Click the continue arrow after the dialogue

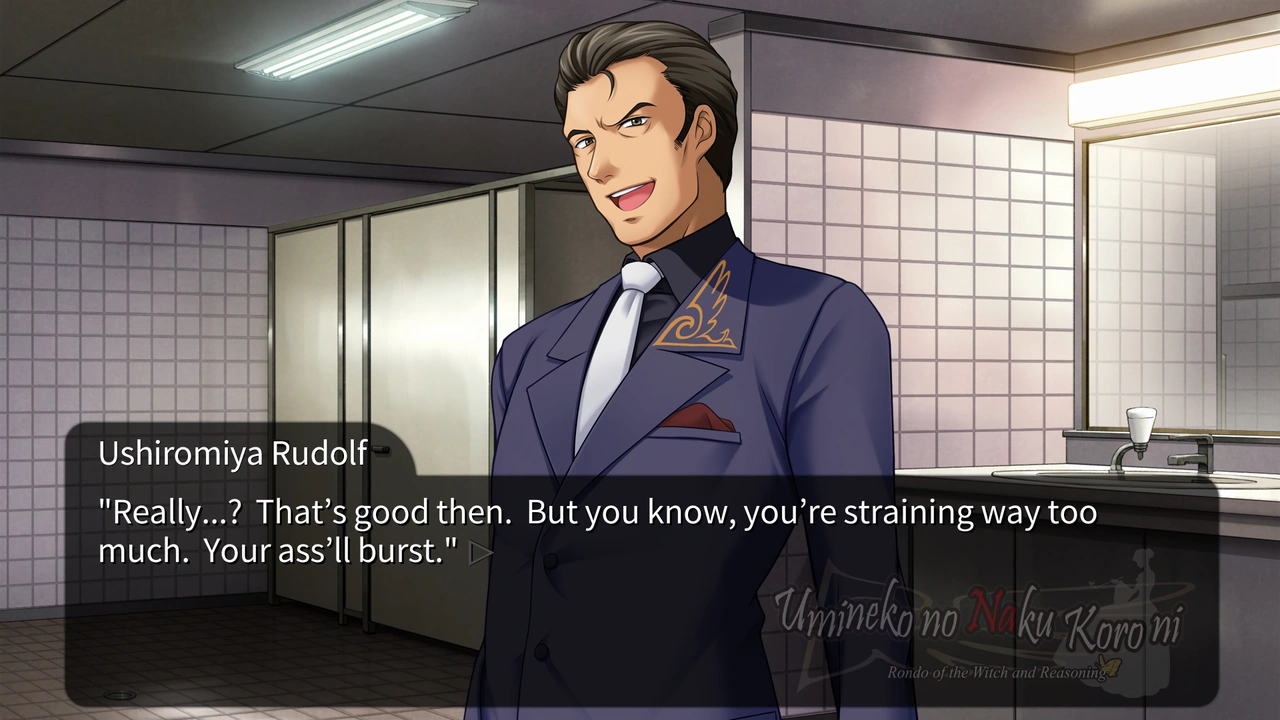pyautogui.click(x=480, y=553)
